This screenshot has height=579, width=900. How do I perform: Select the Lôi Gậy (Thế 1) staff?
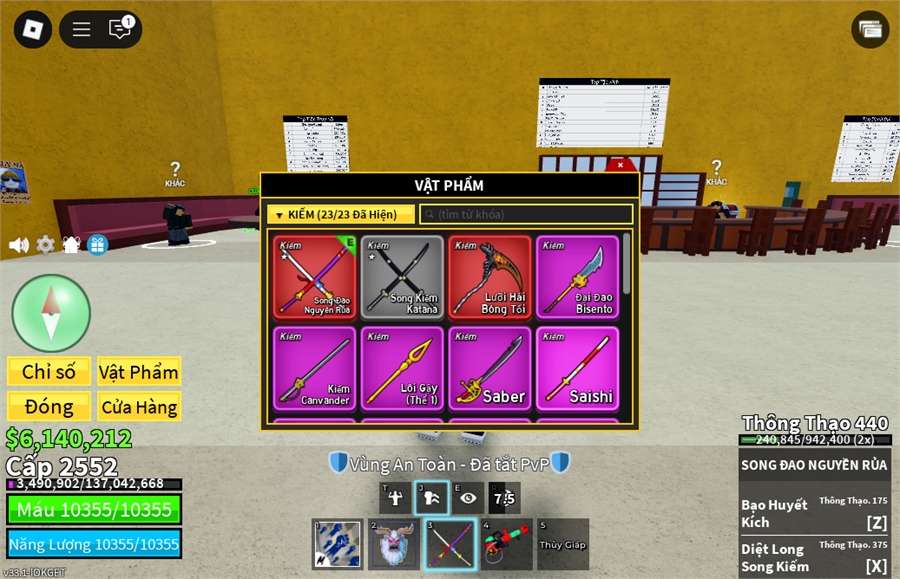[402, 368]
